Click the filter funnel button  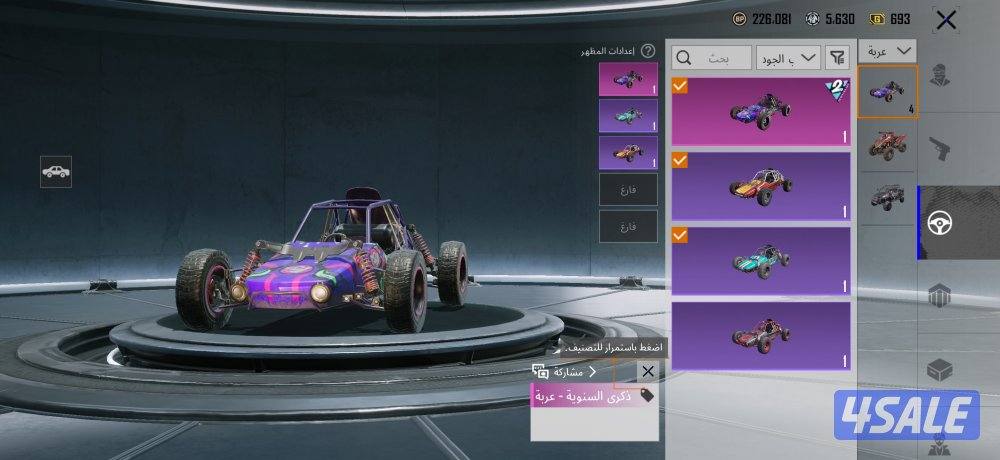[838, 58]
